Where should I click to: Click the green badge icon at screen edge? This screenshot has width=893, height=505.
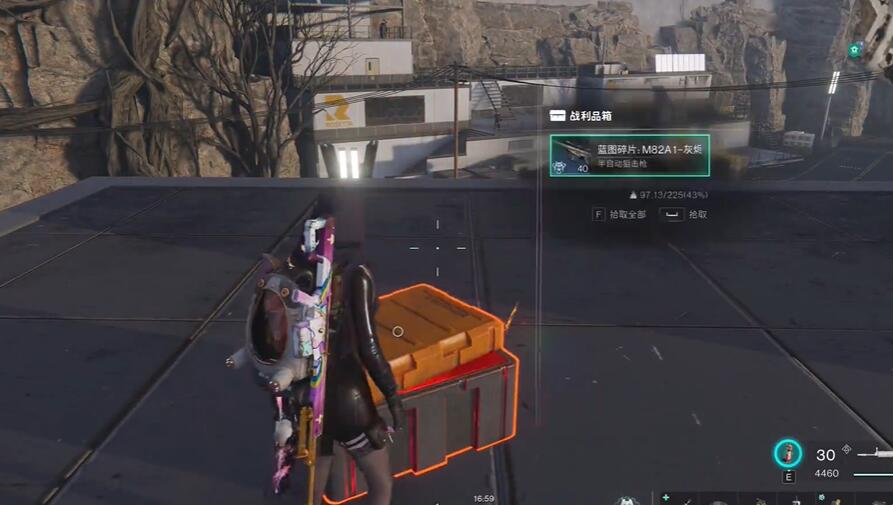tap(854, 49)
